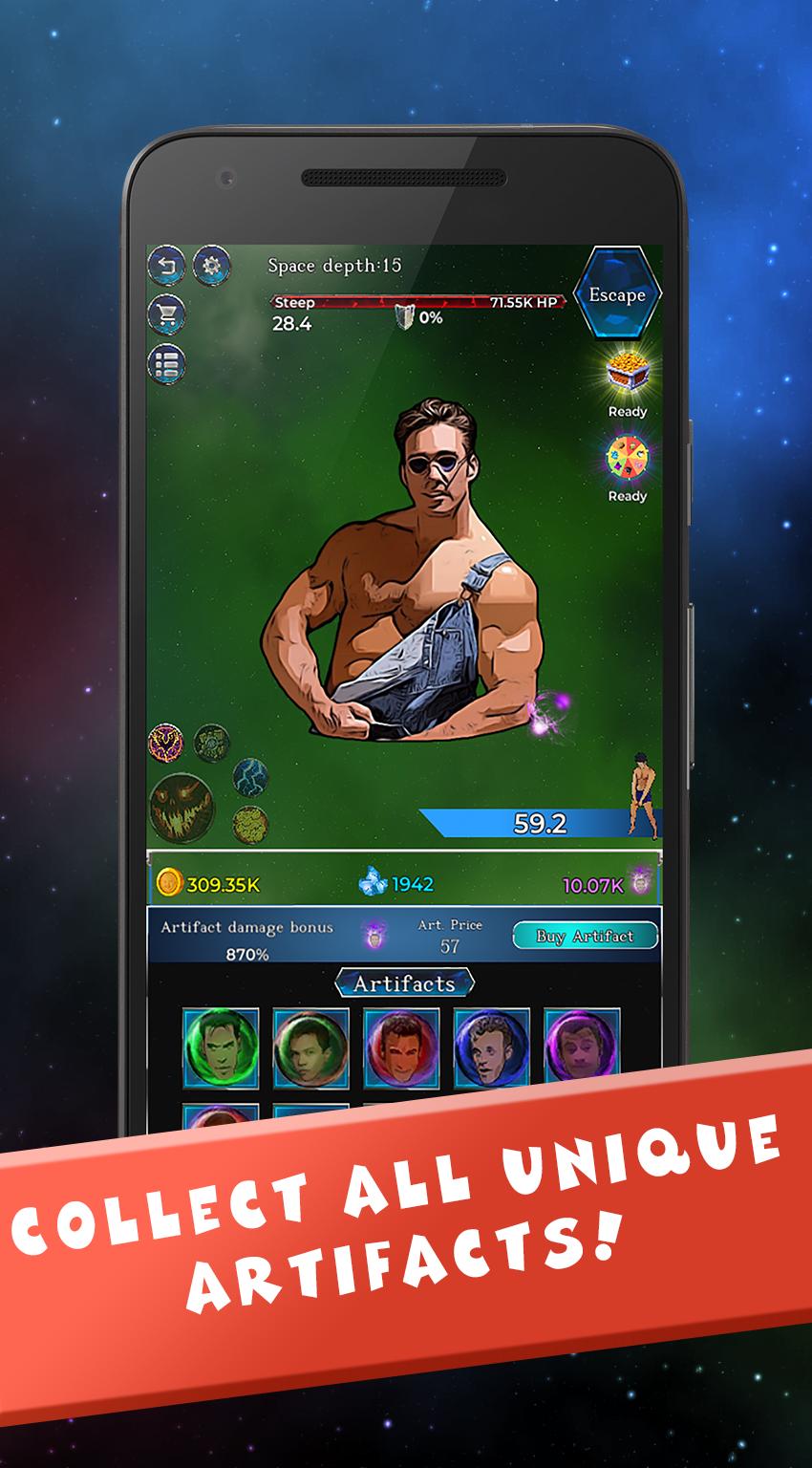Screen dimensions: 812x1468
Task: Pick the blue orb artifact
Action: (x=491, y=1047)
